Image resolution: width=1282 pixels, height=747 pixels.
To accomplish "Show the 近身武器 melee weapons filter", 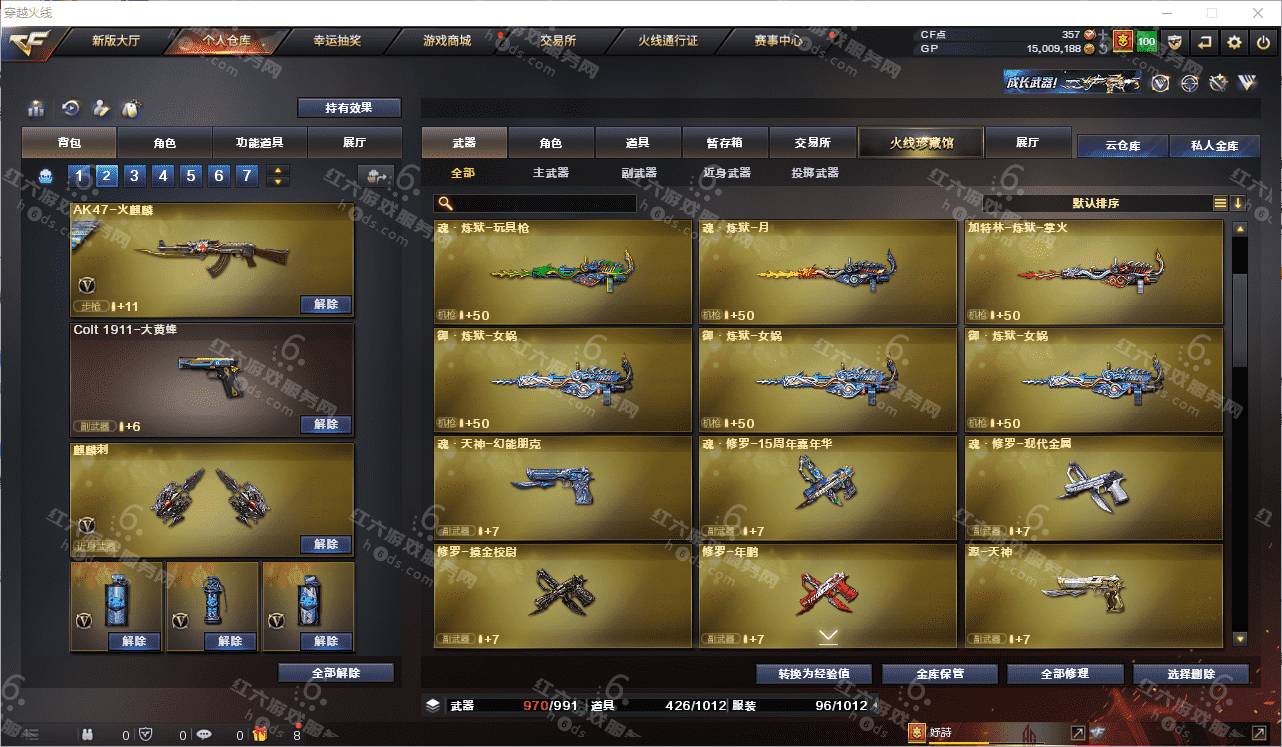I will coord(727,173).
